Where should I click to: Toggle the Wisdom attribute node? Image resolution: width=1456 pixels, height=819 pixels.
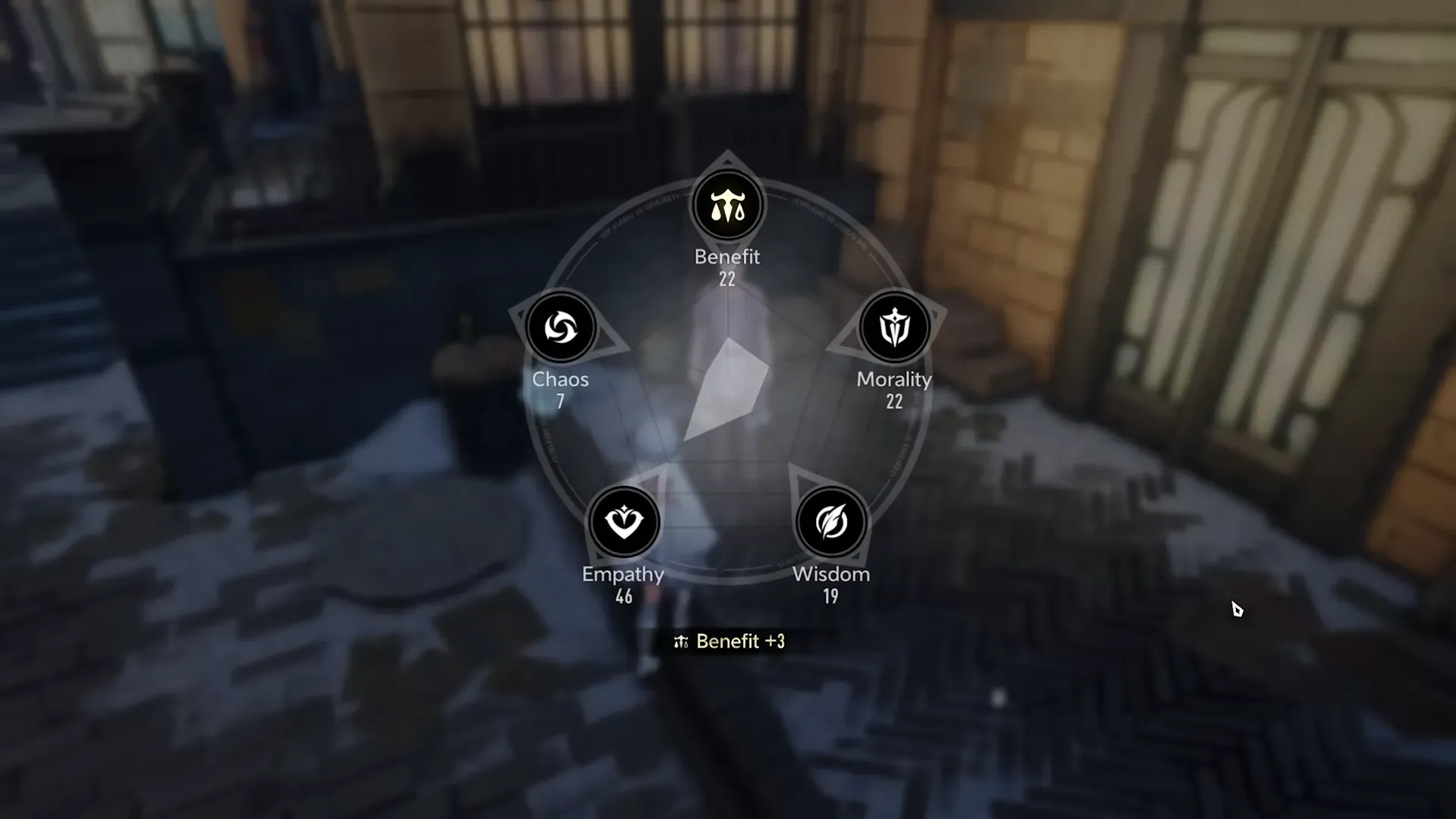coord(830,520)
